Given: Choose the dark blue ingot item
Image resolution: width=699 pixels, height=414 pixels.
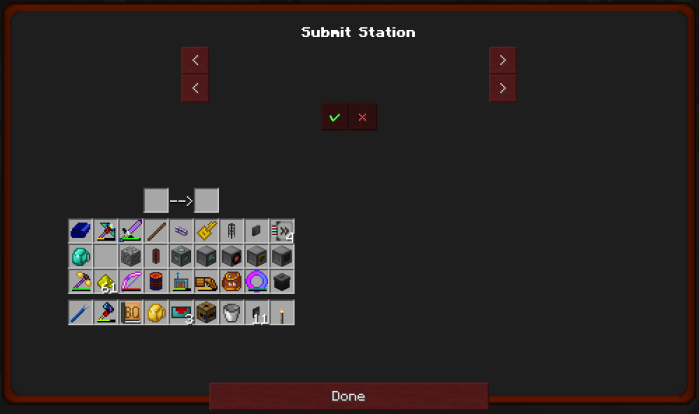Looking at the screenshot, I should (81, 231).
